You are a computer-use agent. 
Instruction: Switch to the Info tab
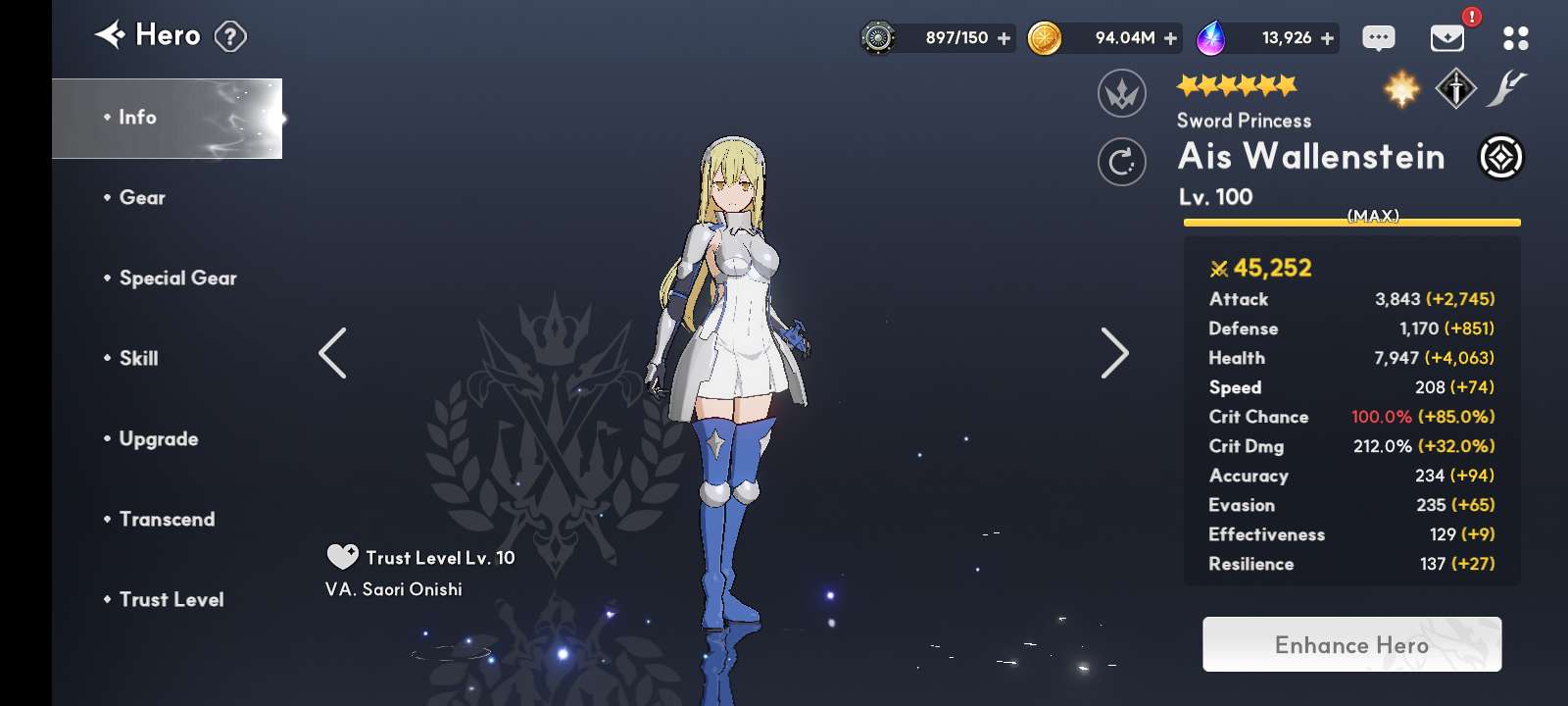(x=167, y=118)
